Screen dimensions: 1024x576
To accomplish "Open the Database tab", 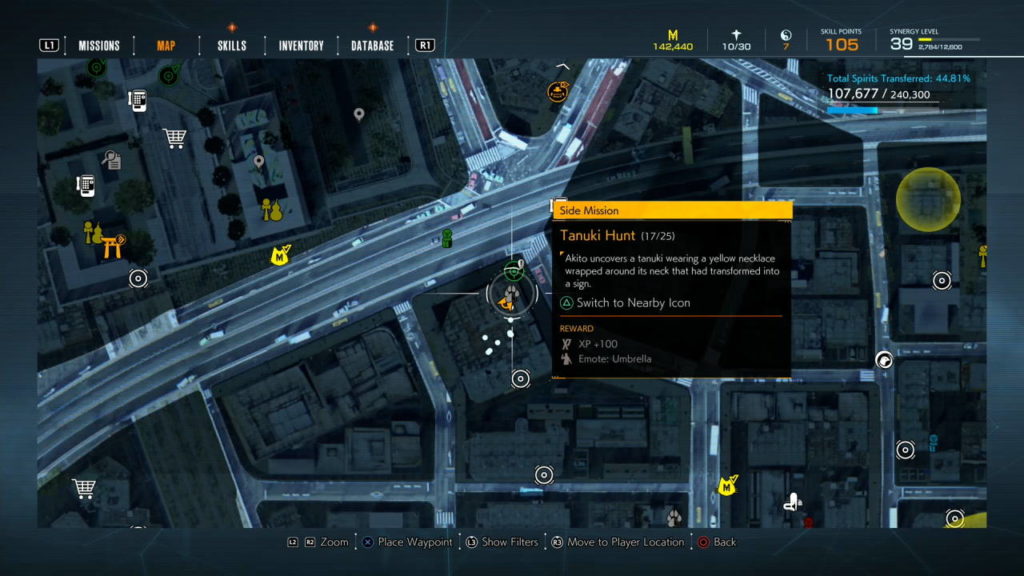I will (372, 45).
